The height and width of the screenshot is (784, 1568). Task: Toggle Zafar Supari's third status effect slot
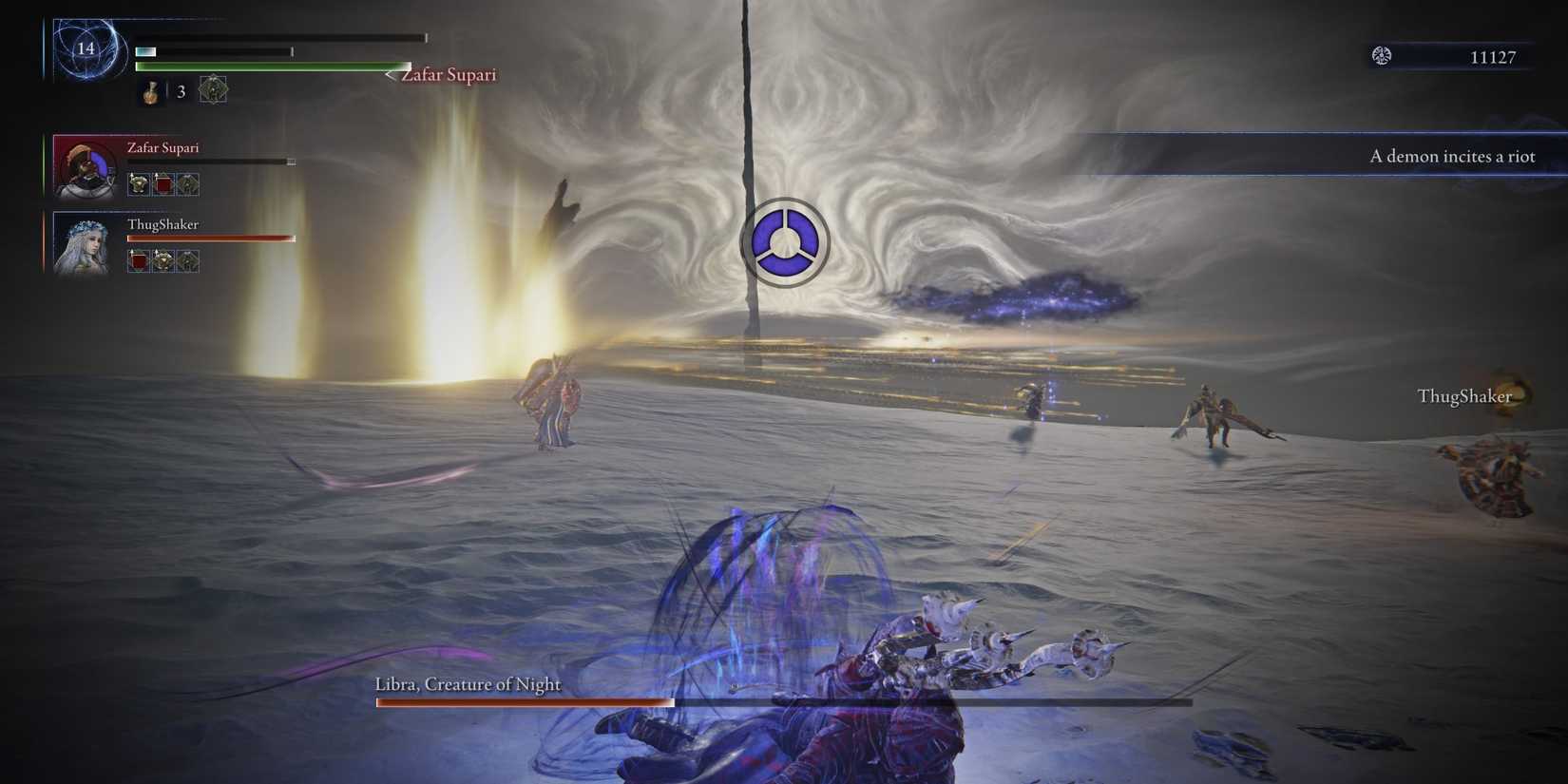[188, 184]
